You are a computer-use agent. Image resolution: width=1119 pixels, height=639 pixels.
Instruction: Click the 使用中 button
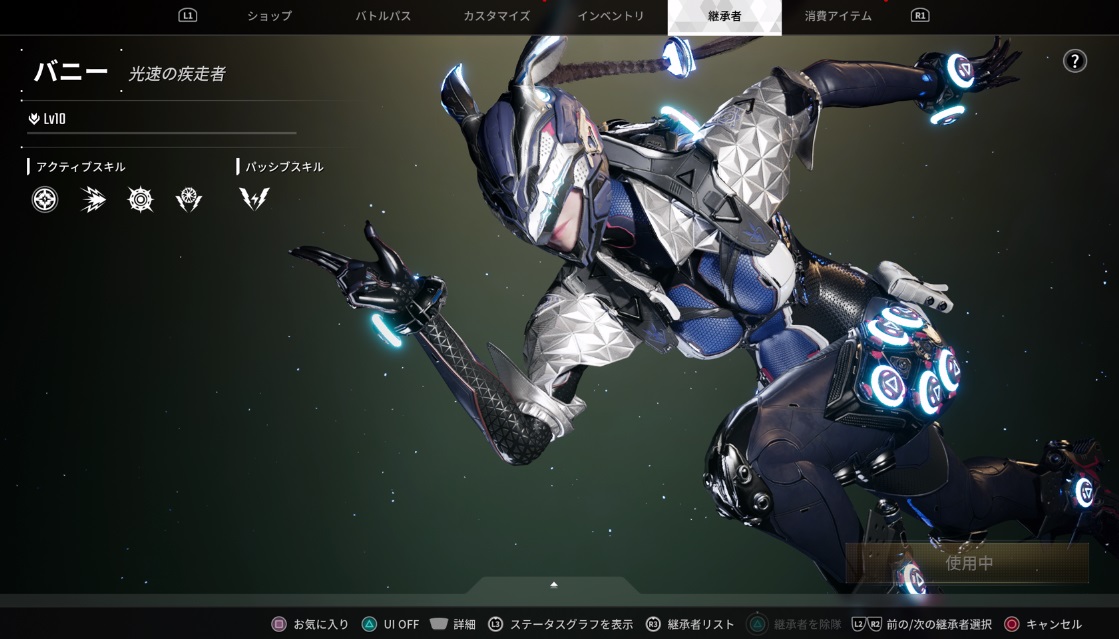click(967, 563)
